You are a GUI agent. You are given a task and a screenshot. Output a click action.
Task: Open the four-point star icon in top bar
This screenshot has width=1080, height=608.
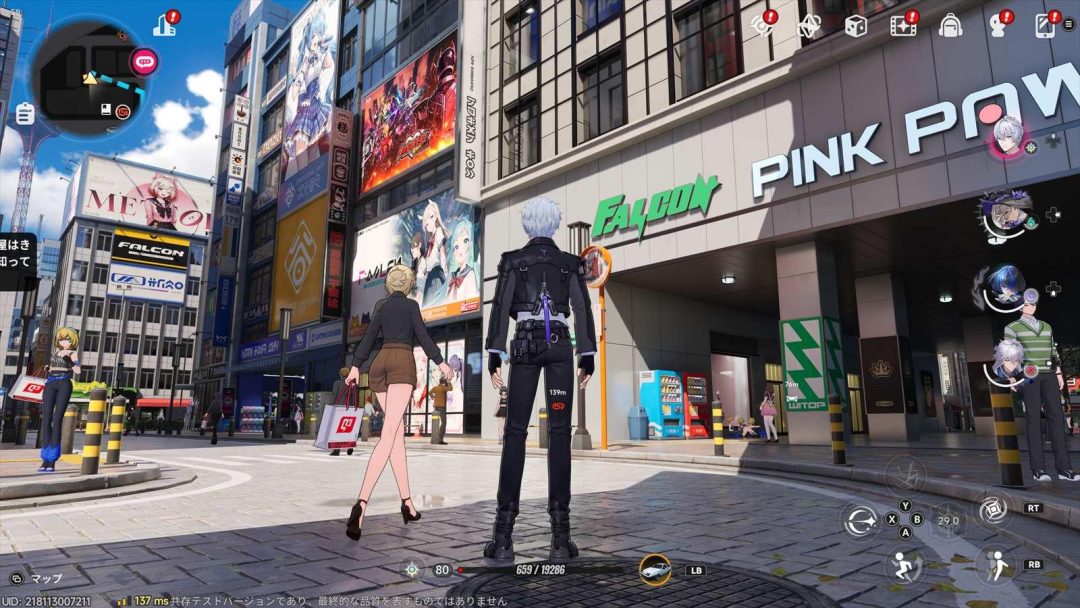809,26
